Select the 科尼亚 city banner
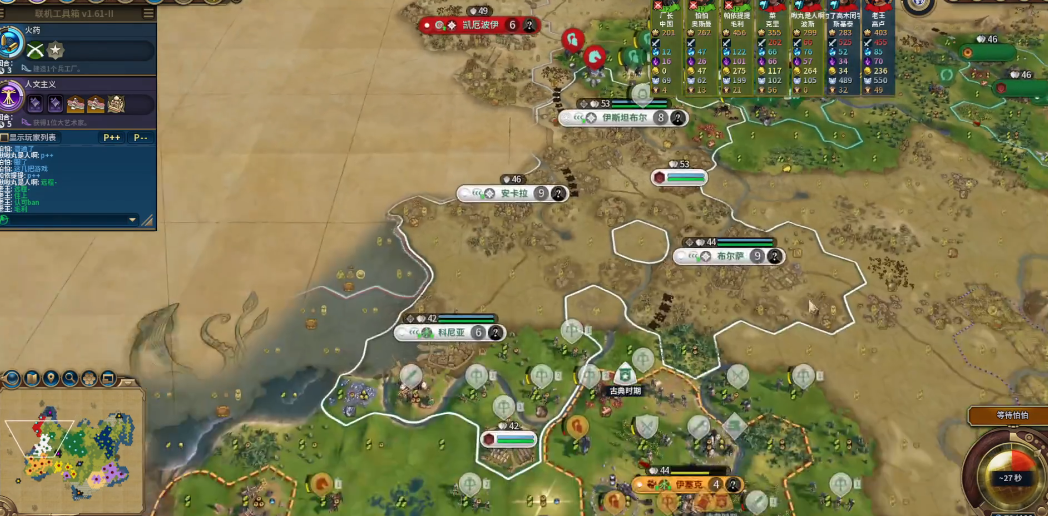1048x516 pixels. pos(452,332)
